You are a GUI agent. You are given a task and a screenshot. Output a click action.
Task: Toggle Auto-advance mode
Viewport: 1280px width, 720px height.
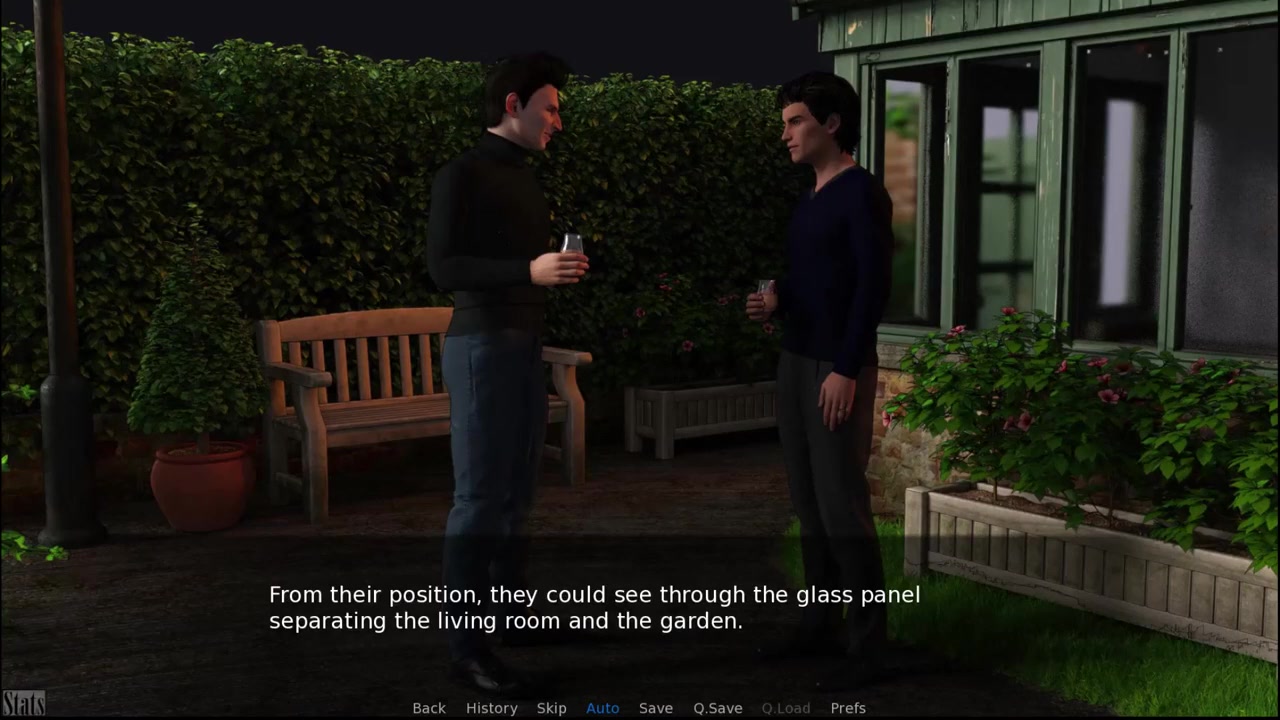click(602, 708)
